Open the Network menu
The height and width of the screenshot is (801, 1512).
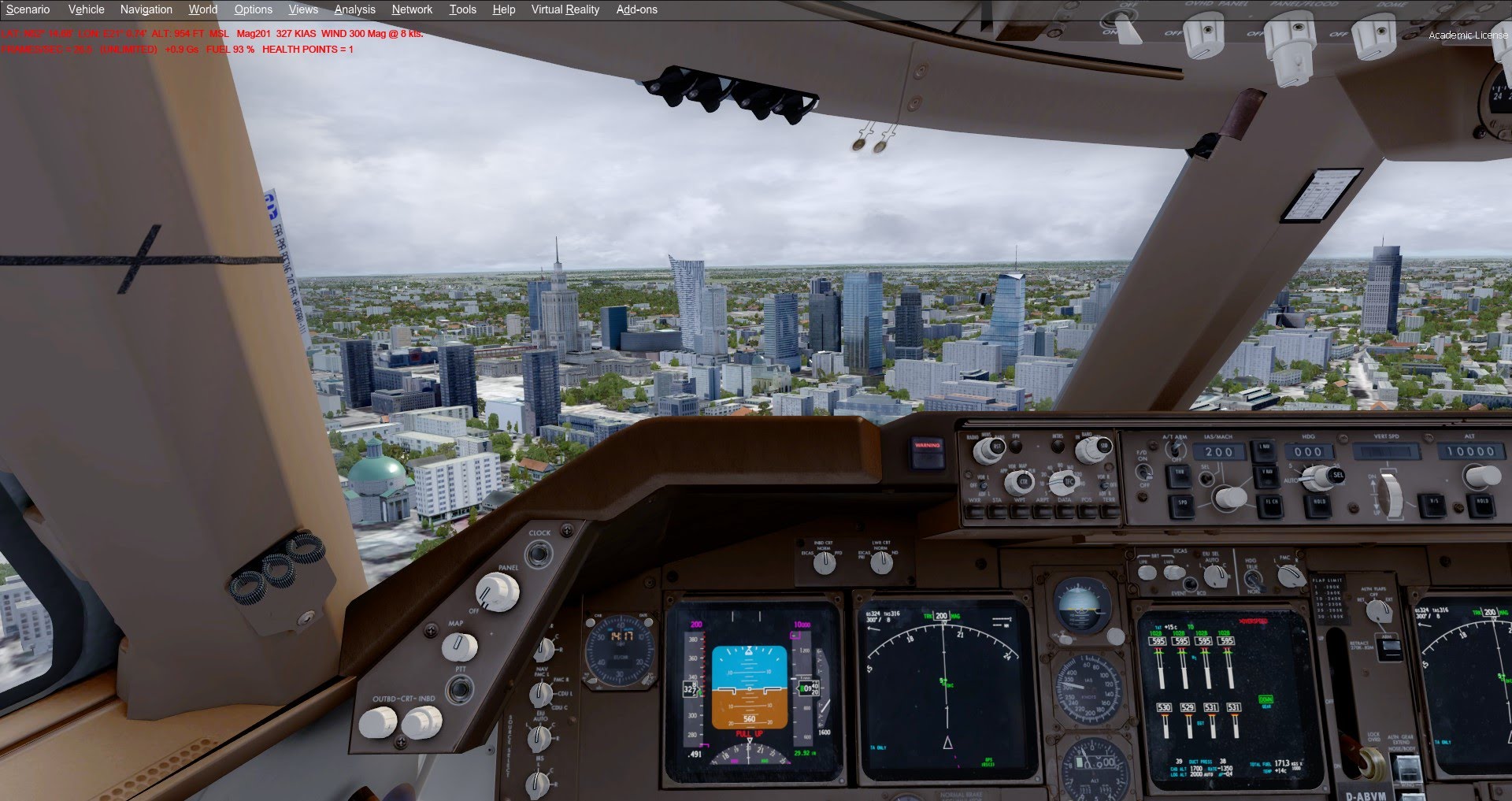point(412,9)
